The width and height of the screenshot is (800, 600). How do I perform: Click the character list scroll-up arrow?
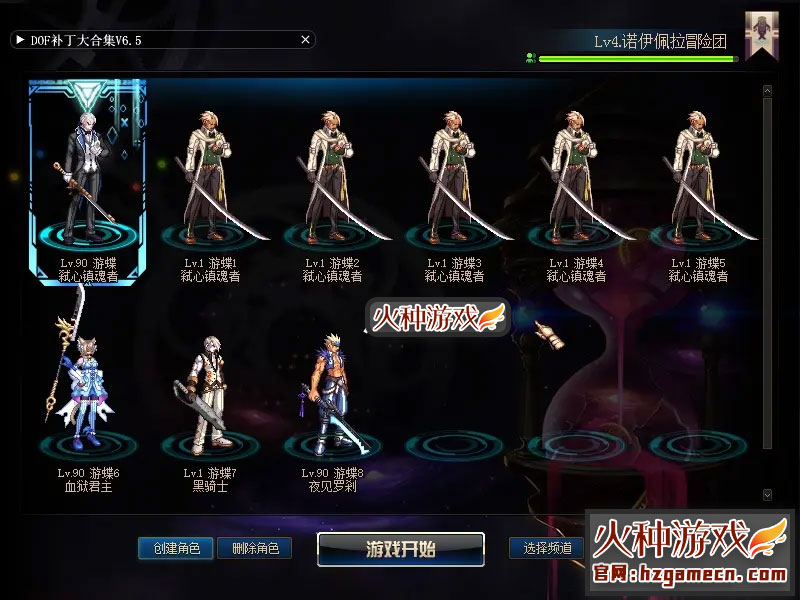[767, 91]
